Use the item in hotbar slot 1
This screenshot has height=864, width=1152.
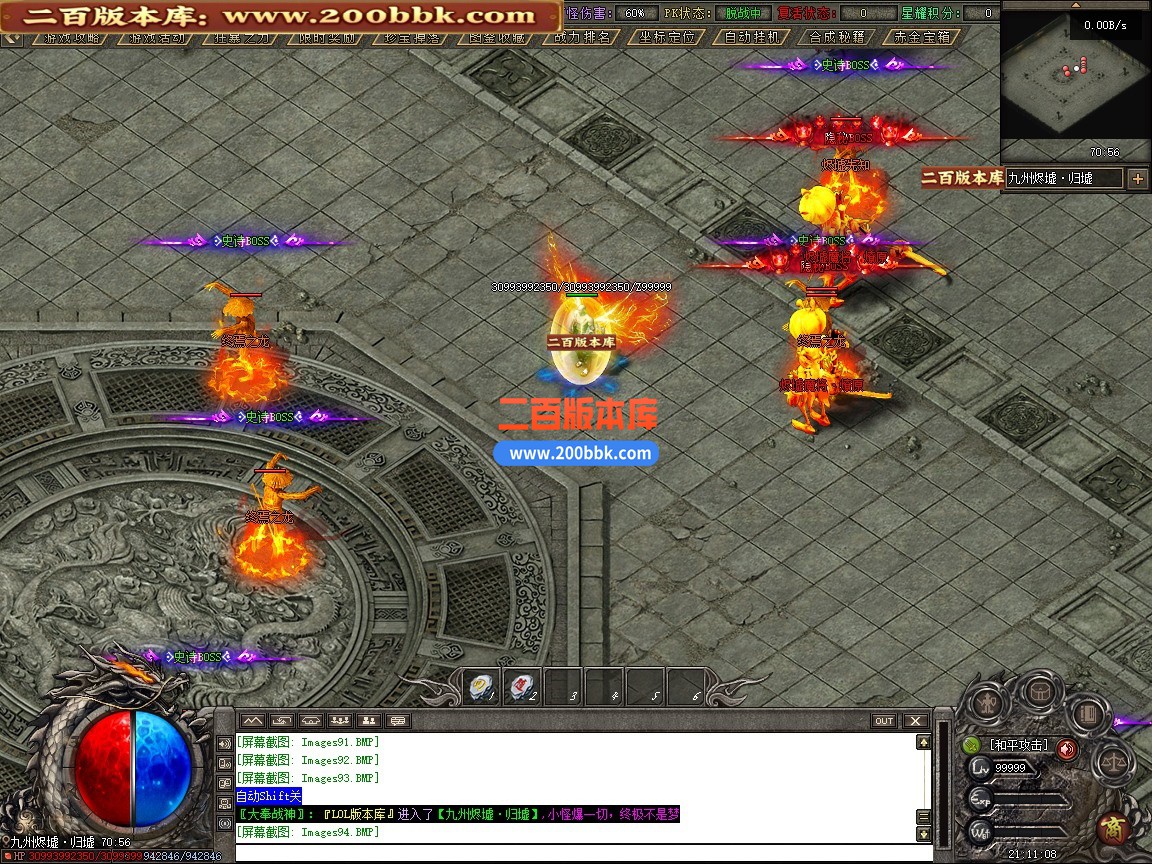point(481,686)
